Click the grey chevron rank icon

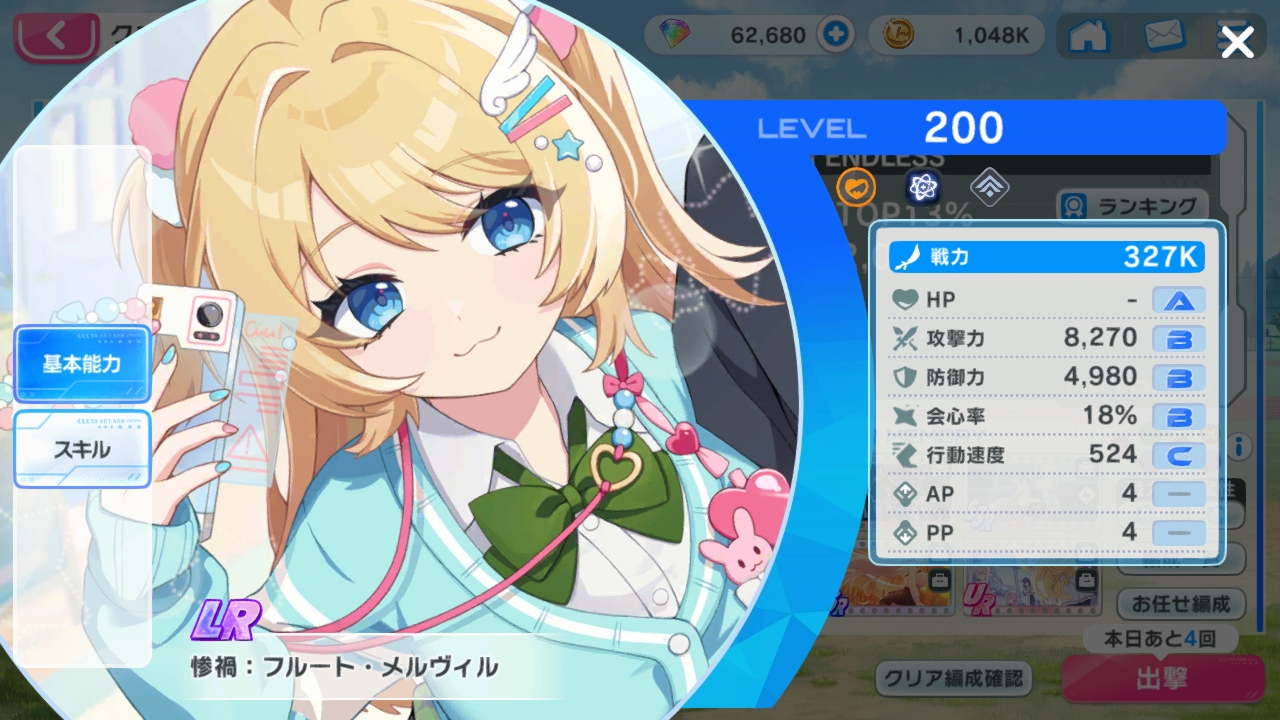click(989, 186)
